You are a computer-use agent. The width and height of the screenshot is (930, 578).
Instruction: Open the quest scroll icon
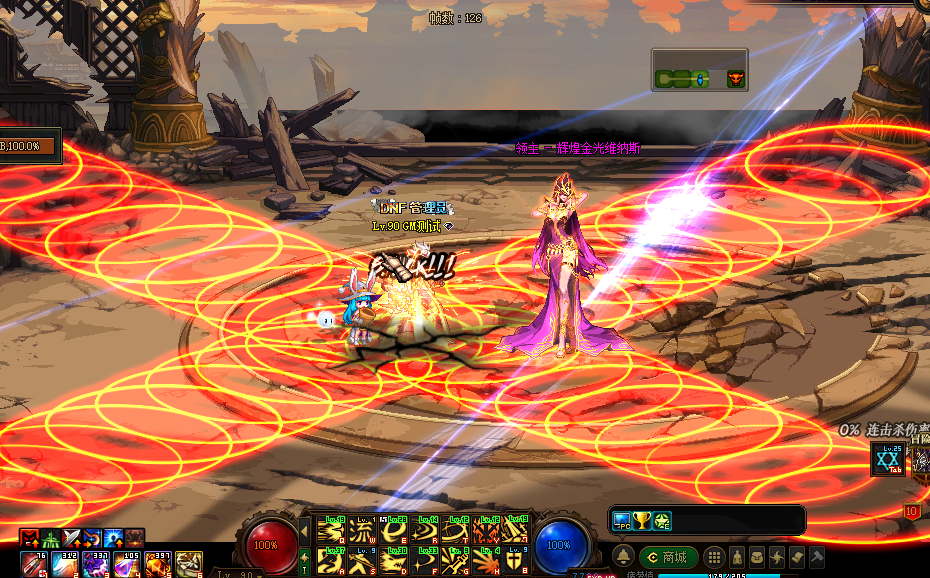[797, 557]
